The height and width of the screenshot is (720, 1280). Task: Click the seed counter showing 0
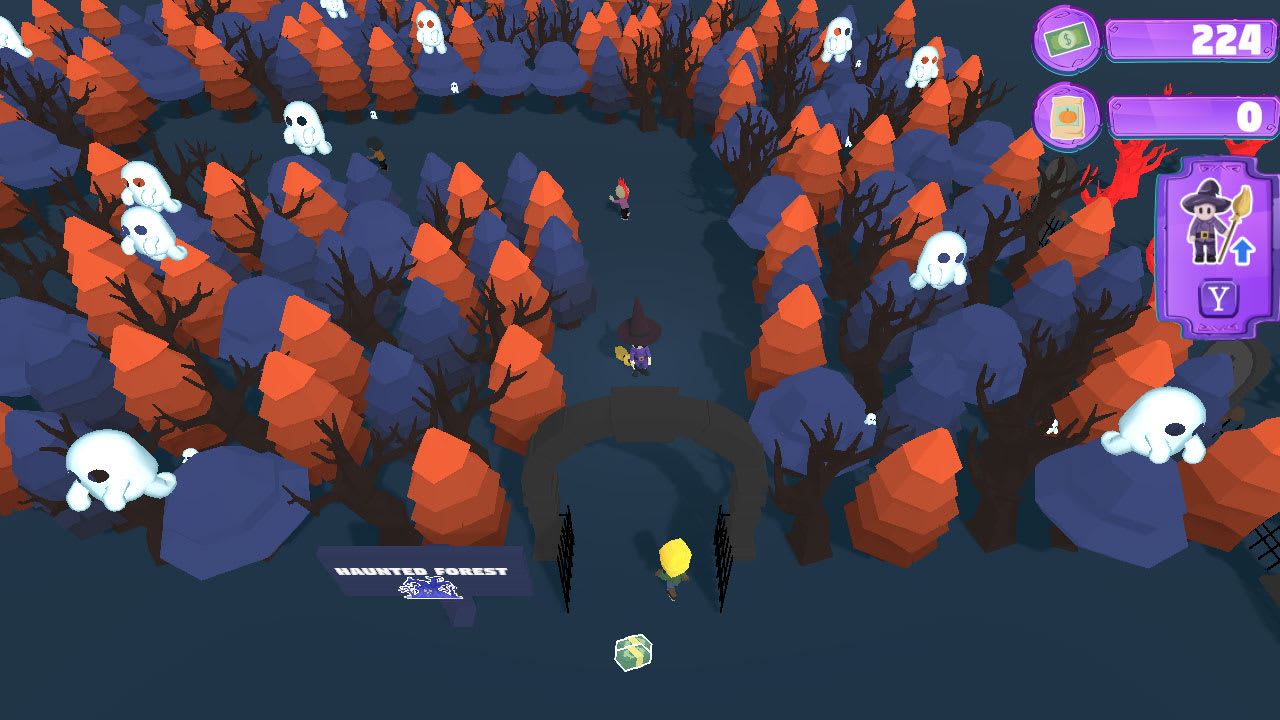coord(1190,114)
